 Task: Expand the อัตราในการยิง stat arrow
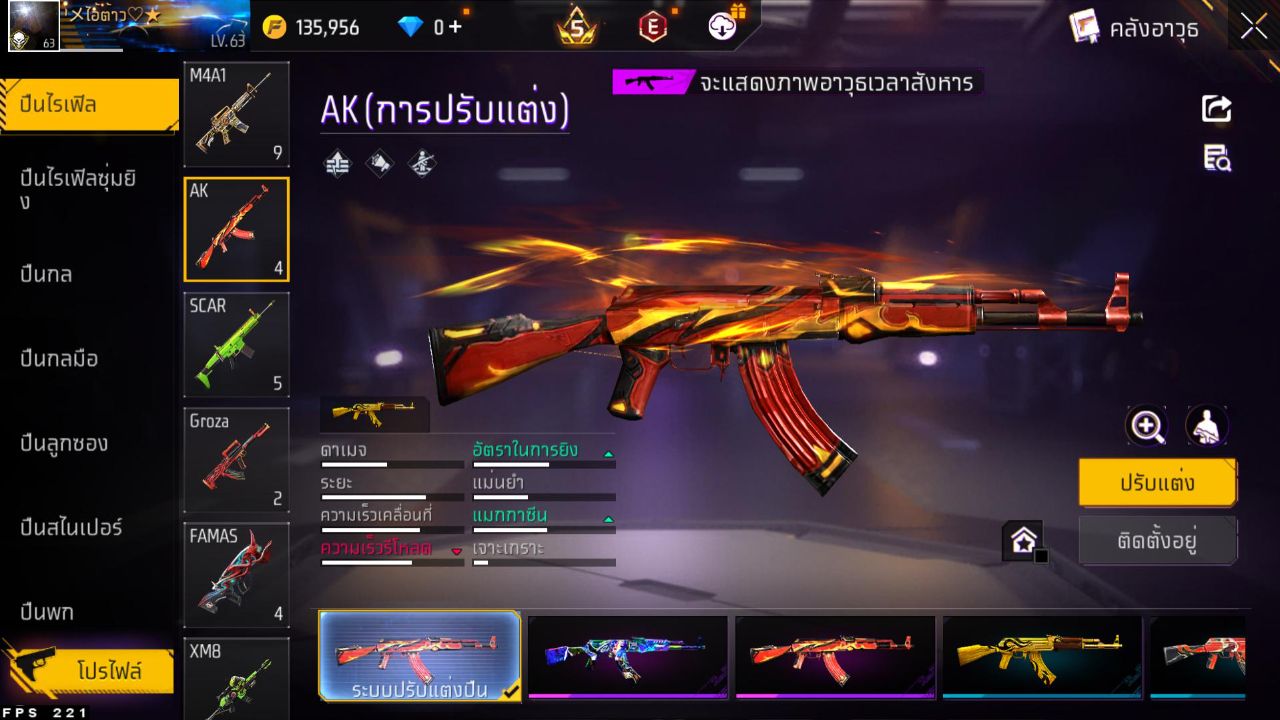(x=608, y=451)
